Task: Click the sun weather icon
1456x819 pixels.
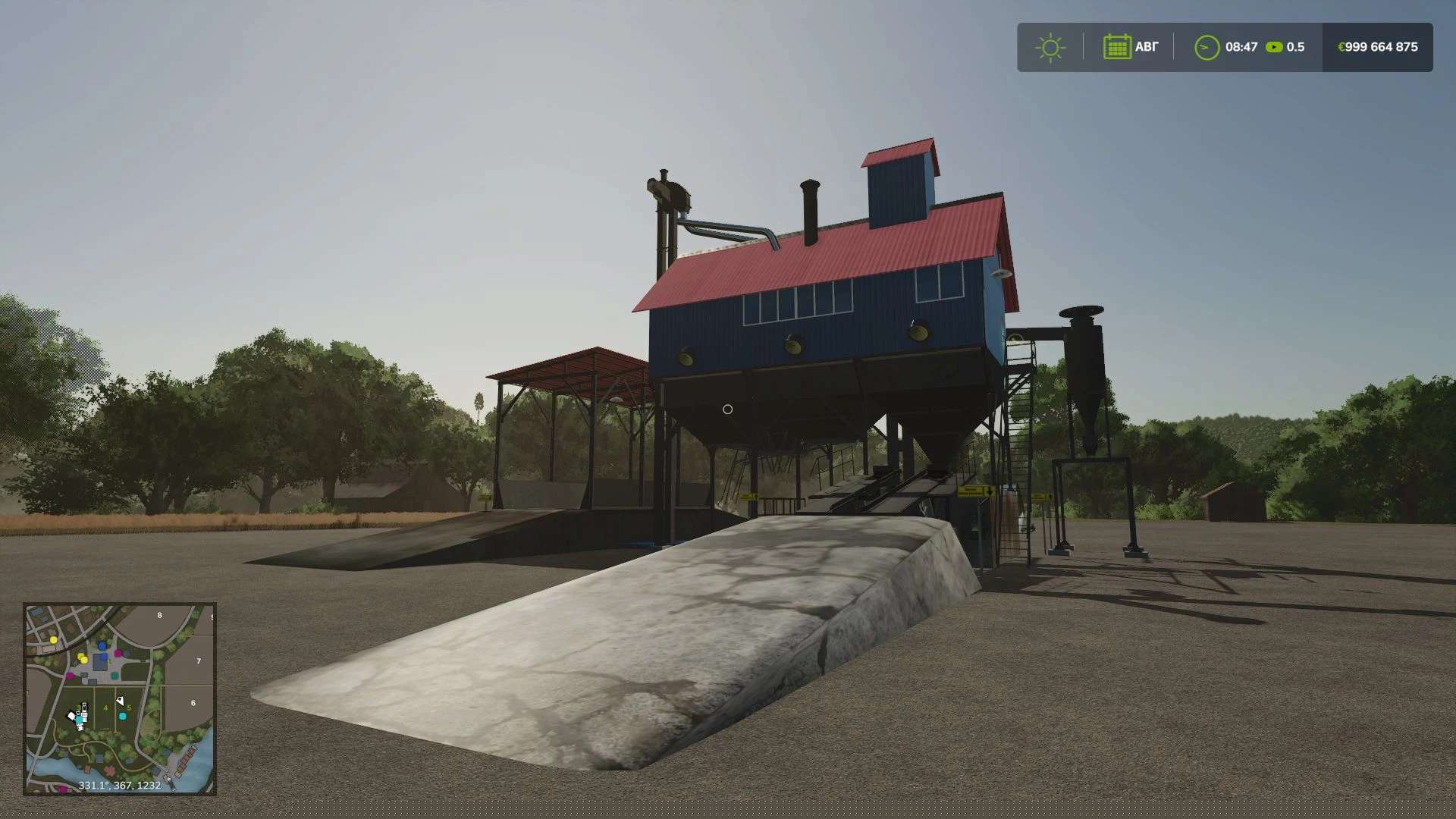Action: point(1050,48)
